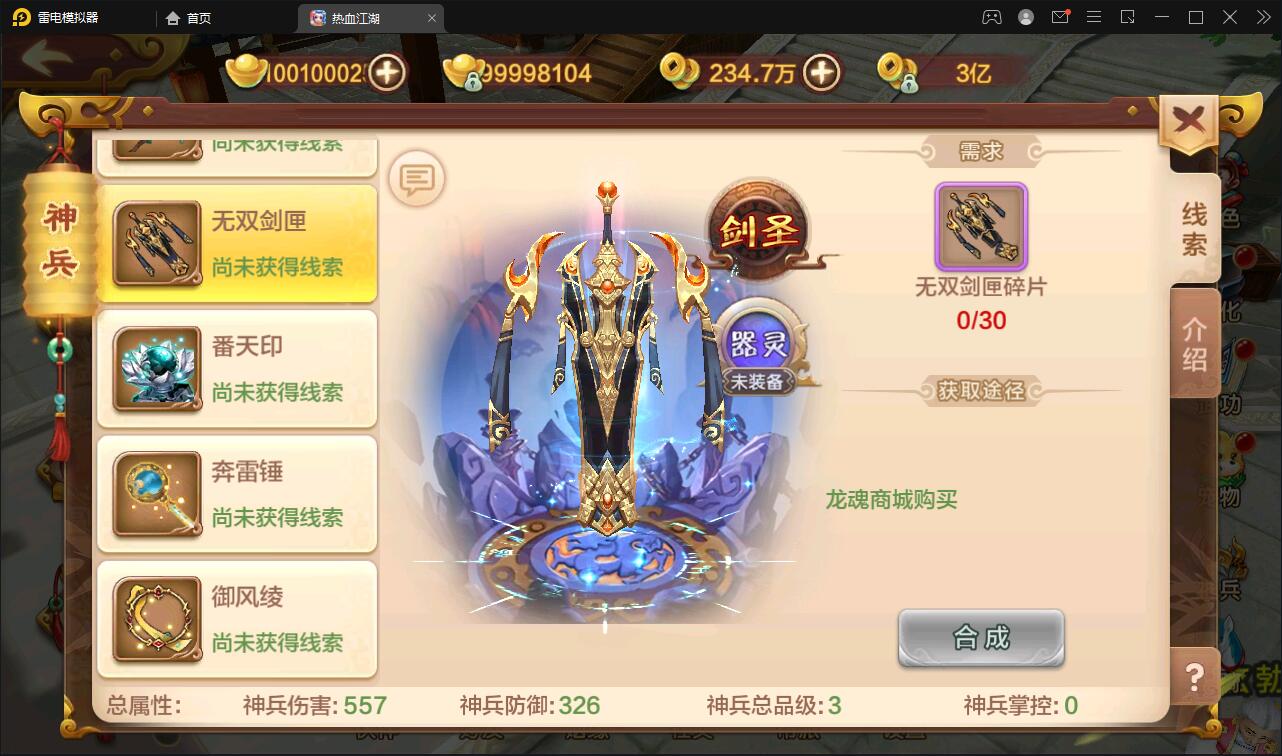Select the 奔雷锤 weapon entry

click(x=236, y=494)
